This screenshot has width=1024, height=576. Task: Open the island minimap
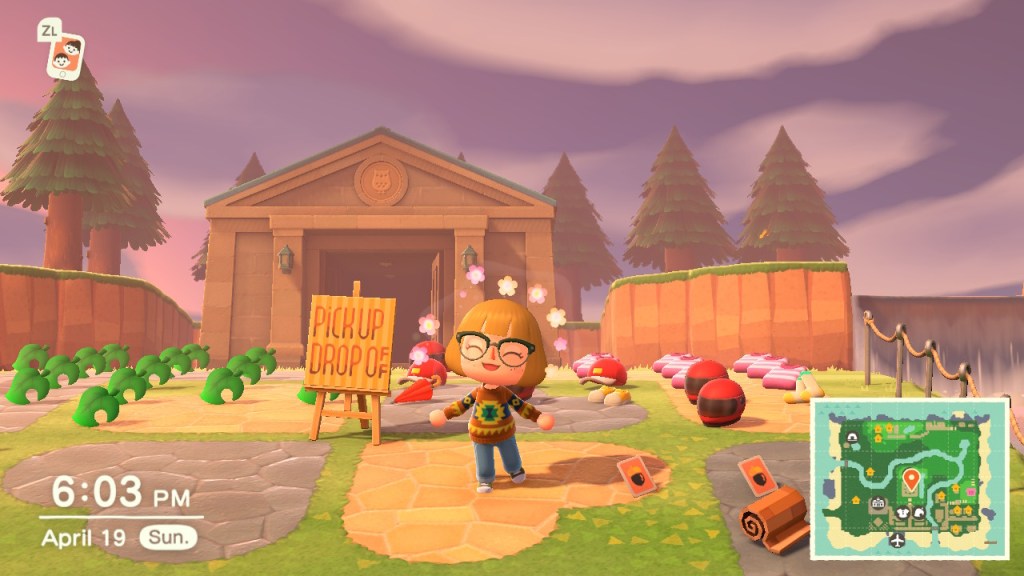[908, 479]
